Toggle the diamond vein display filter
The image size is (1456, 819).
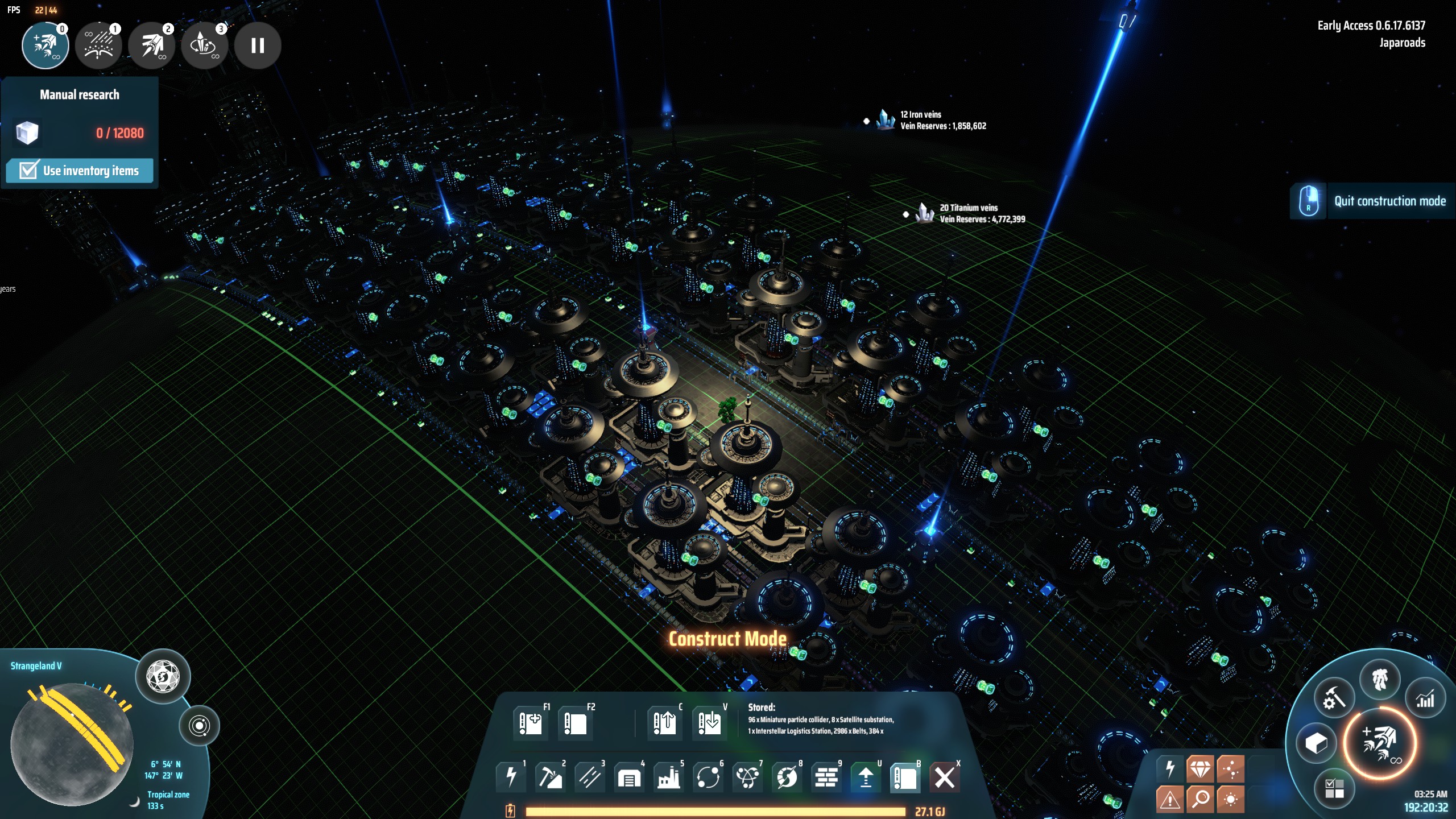(1200, 770)
